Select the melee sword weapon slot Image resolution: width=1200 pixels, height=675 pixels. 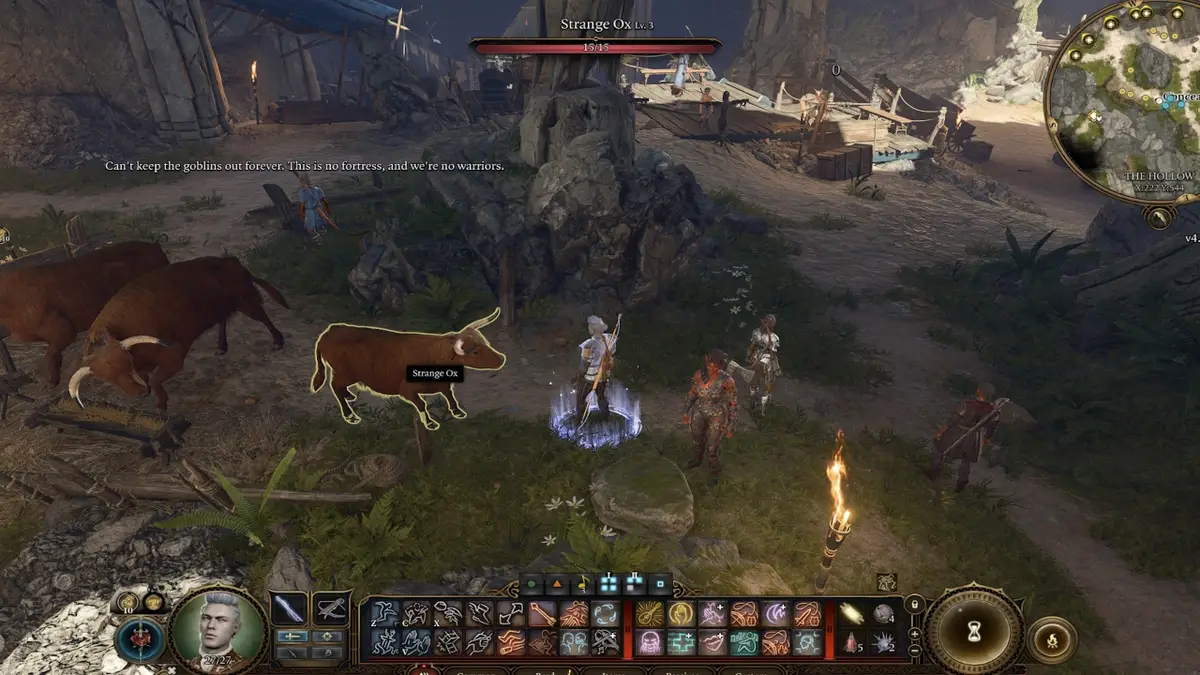[289, 609]
